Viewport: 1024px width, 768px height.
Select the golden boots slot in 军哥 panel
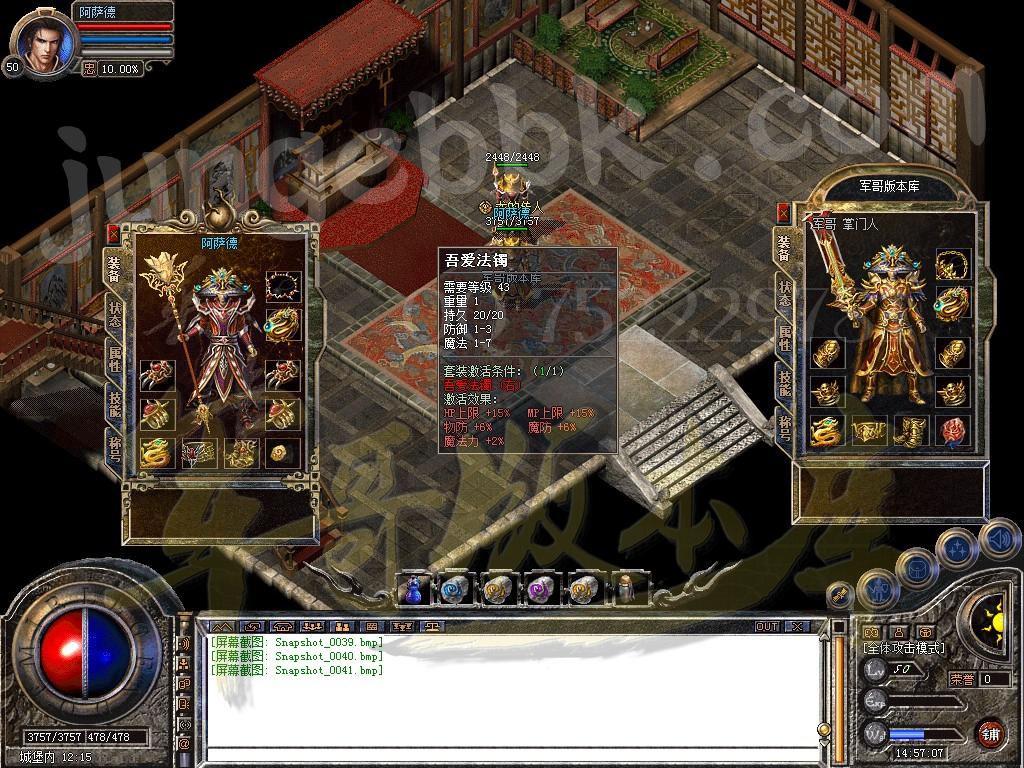coord(909,431)
